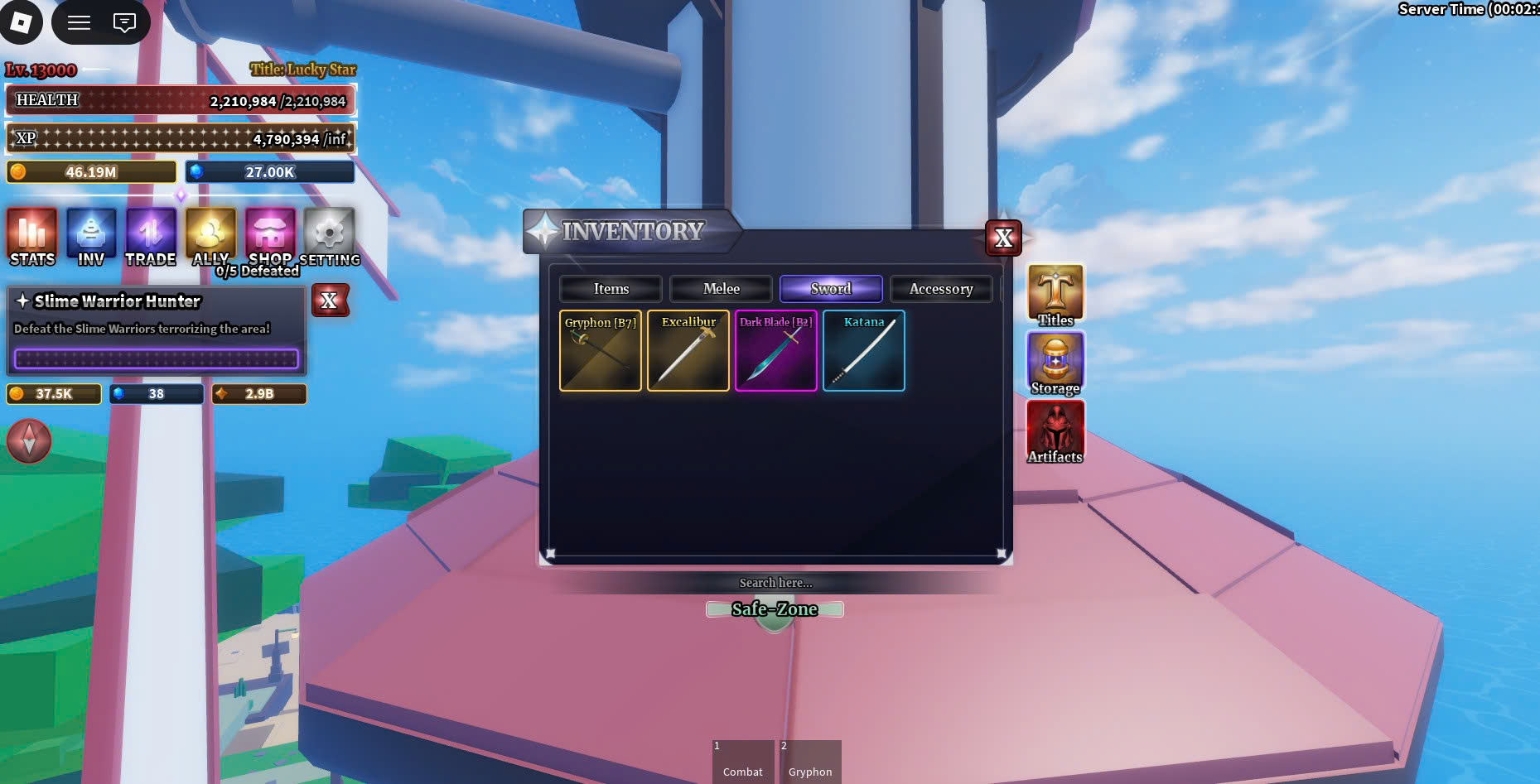Choose the Excalibur sword slot
Image resolution: width=1540 pixels, height=784 pixels.
click(x=688, y=351)
